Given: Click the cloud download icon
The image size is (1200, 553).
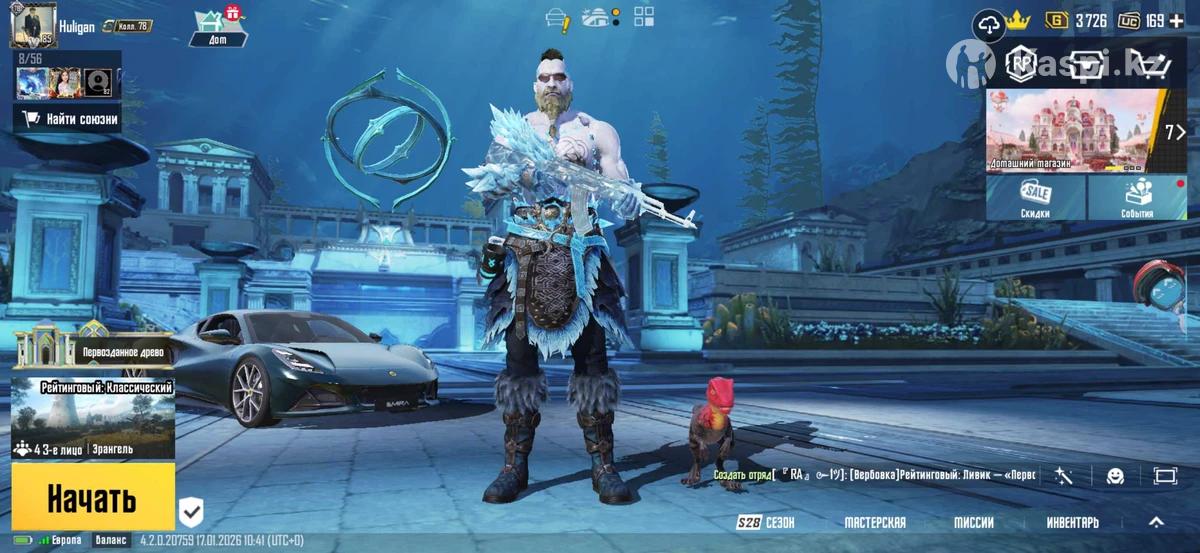Looking at the screenshot, I should (x=989, y=24).
